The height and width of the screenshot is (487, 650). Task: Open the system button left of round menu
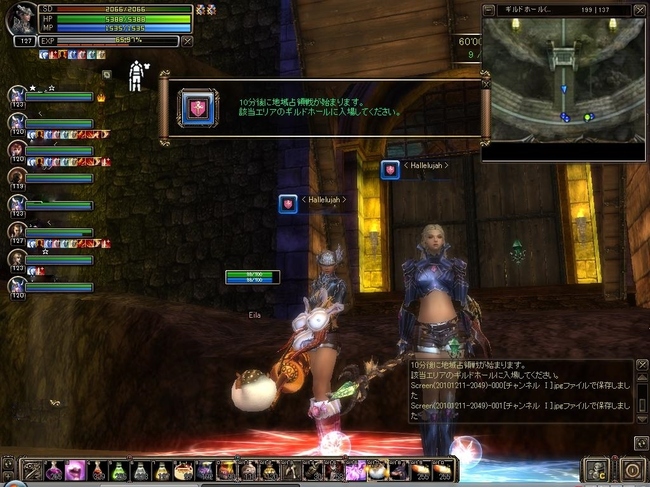tap(597, 469)
